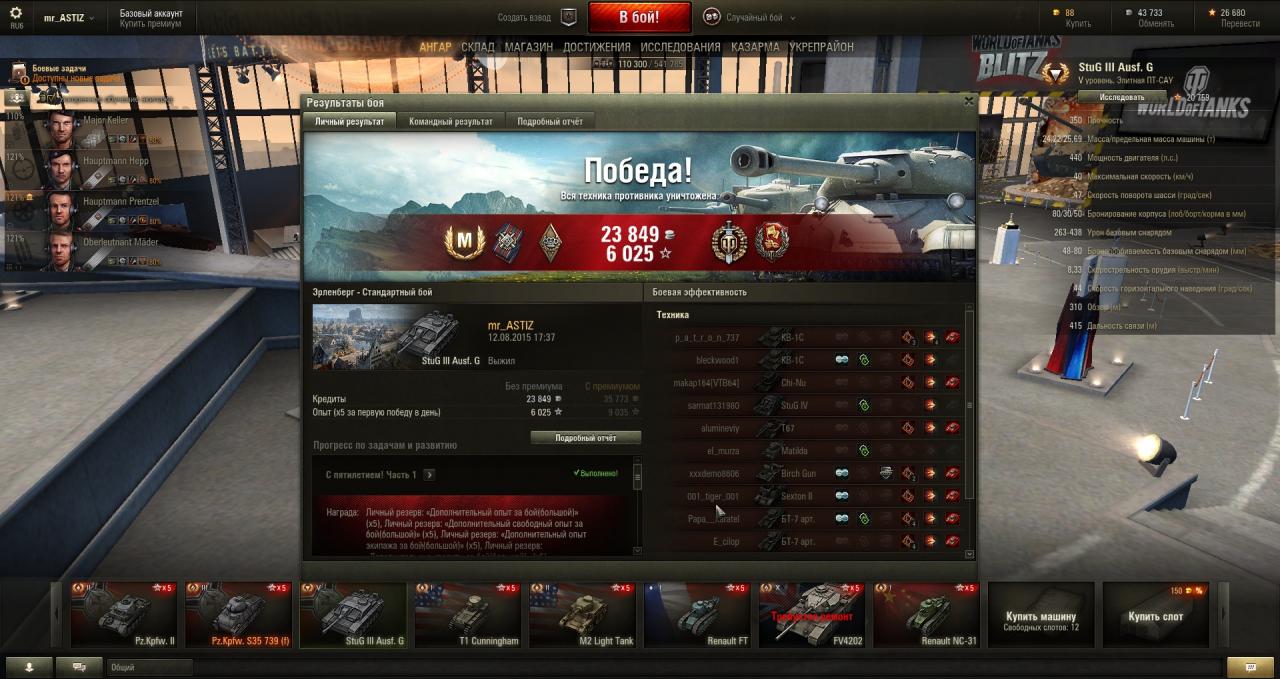1280x679 pixels.
Task: Go to the МАГАЗИН menu
Action: [x=528, y=47]
